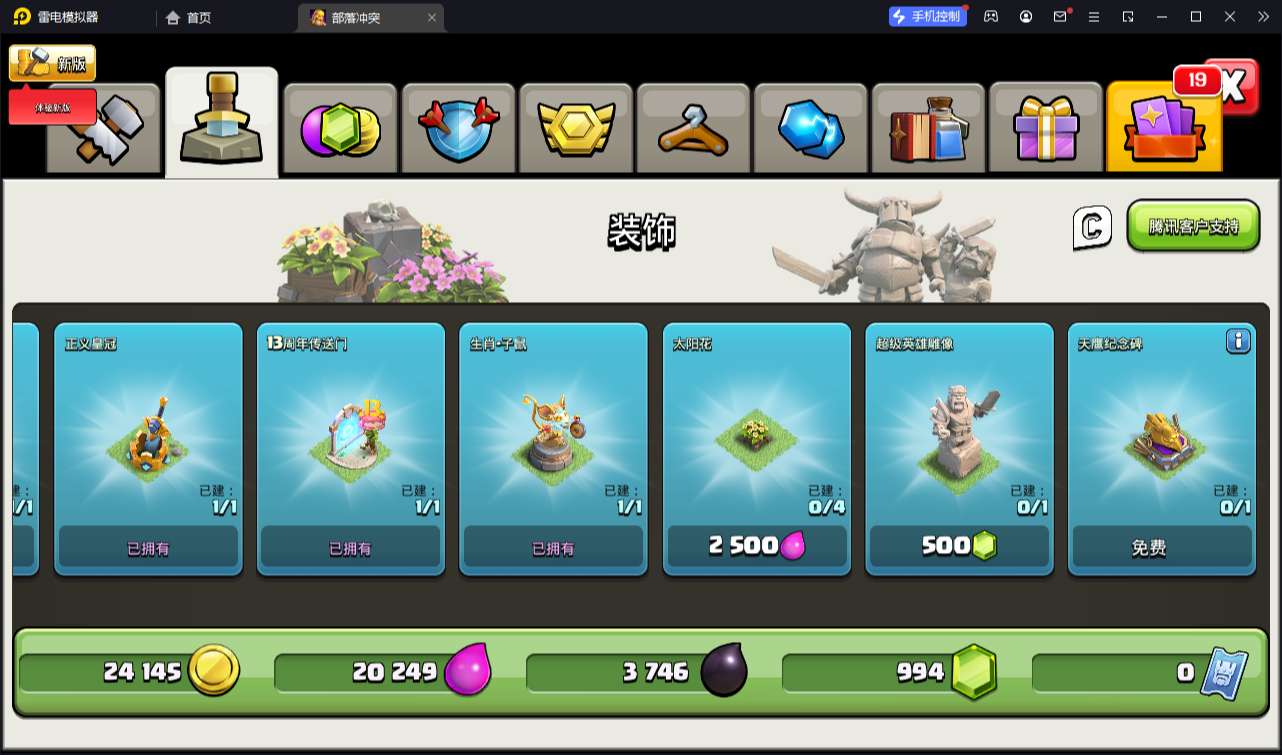This screenshot has height=755, width=1282.
Task: Click the 新版 hammer button
Action: pos(52,64)
